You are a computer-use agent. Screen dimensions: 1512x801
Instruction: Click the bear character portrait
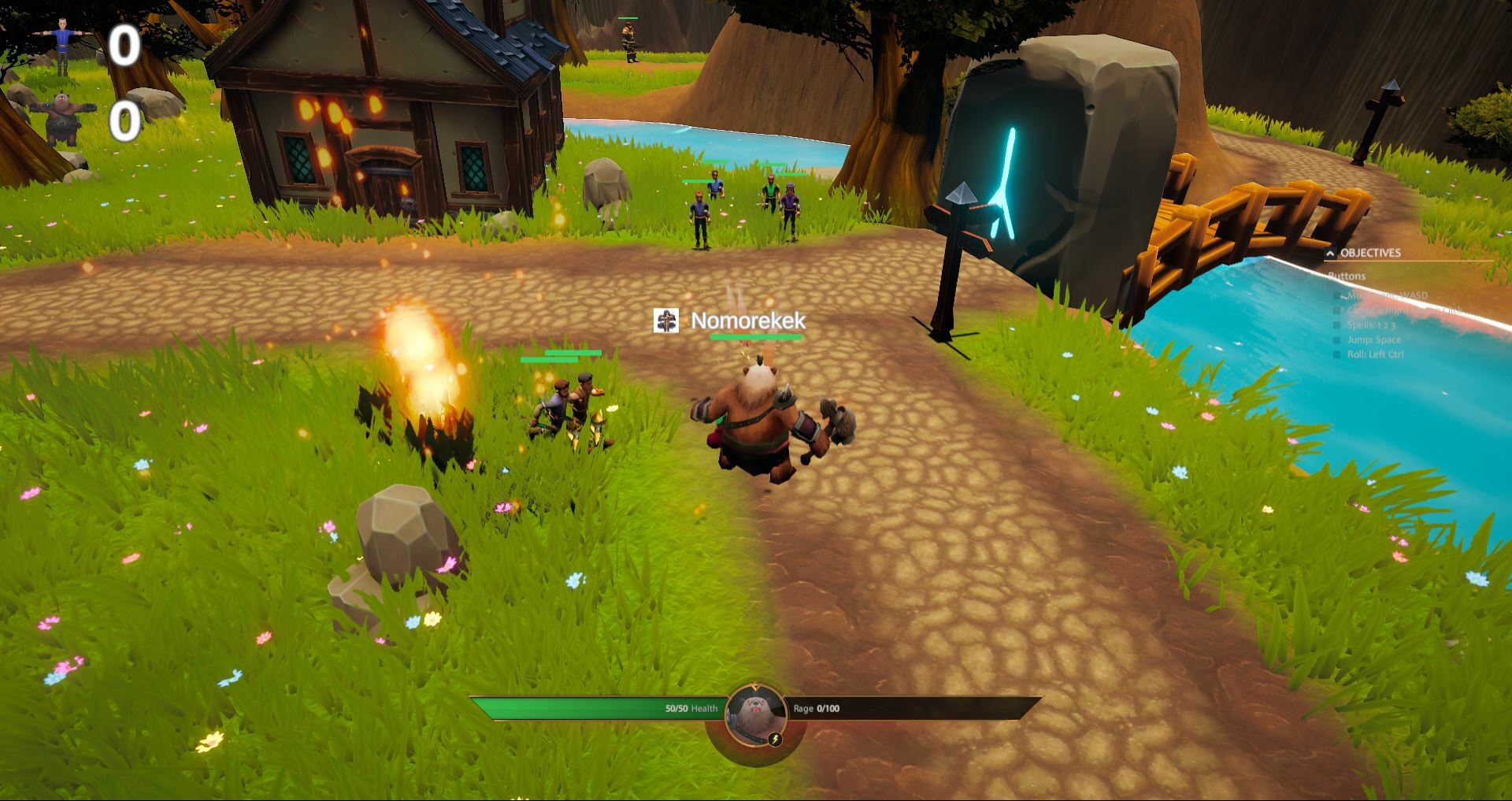point(755,714)
